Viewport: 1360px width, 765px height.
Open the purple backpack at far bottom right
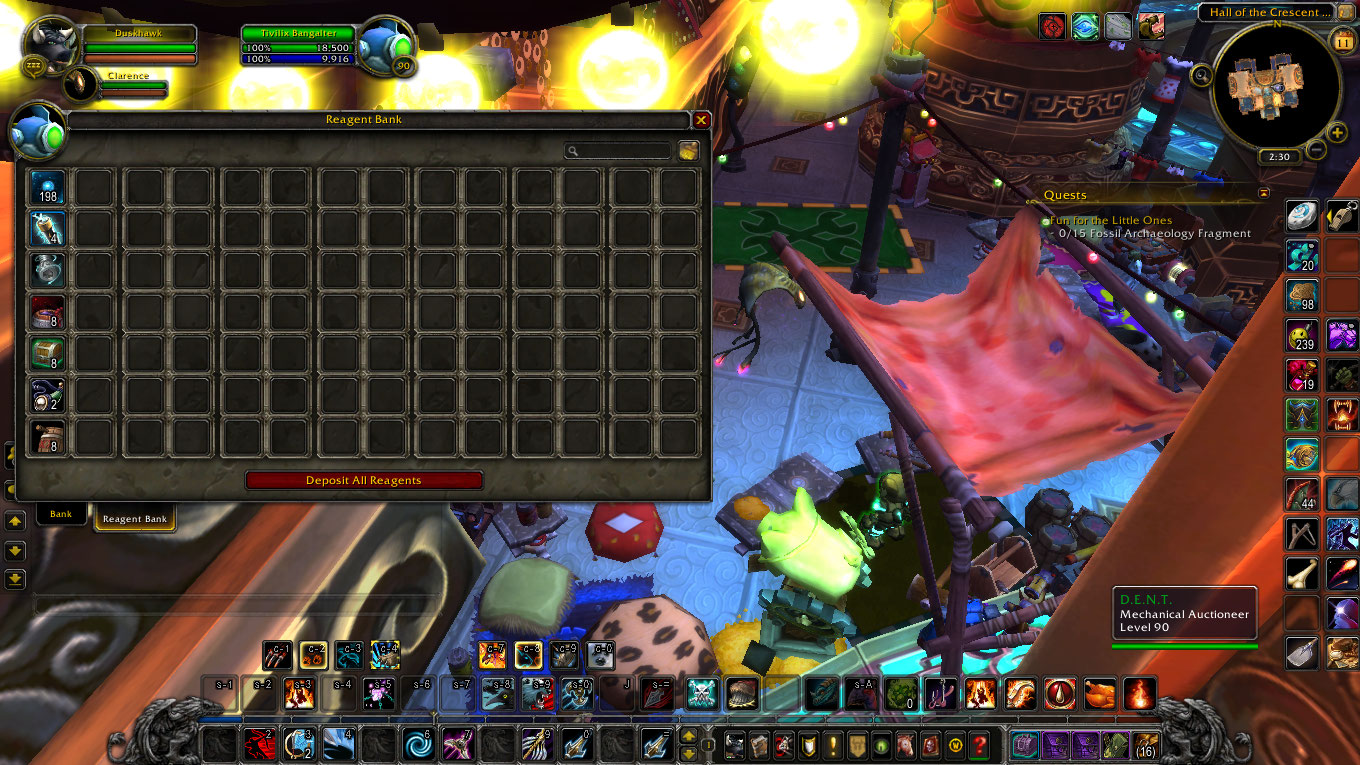tap(1026, 745)
